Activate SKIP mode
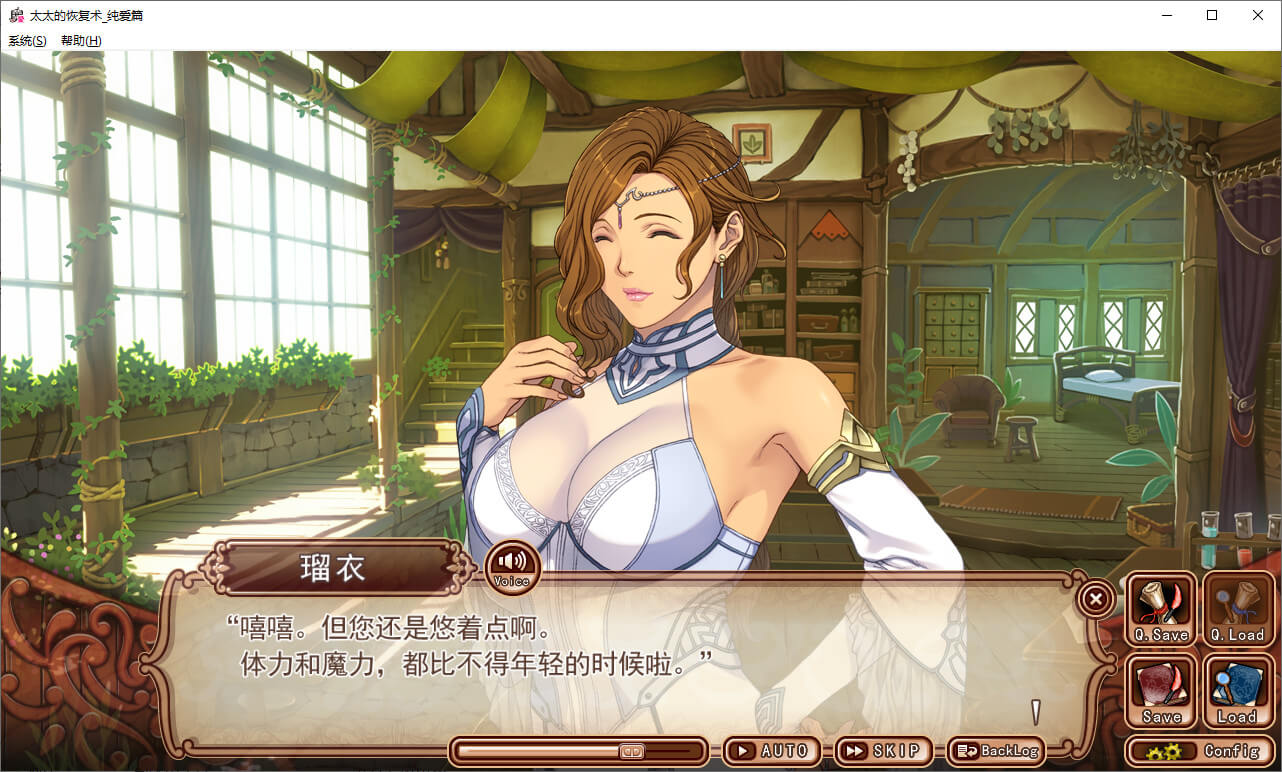 tap(883, 751)
